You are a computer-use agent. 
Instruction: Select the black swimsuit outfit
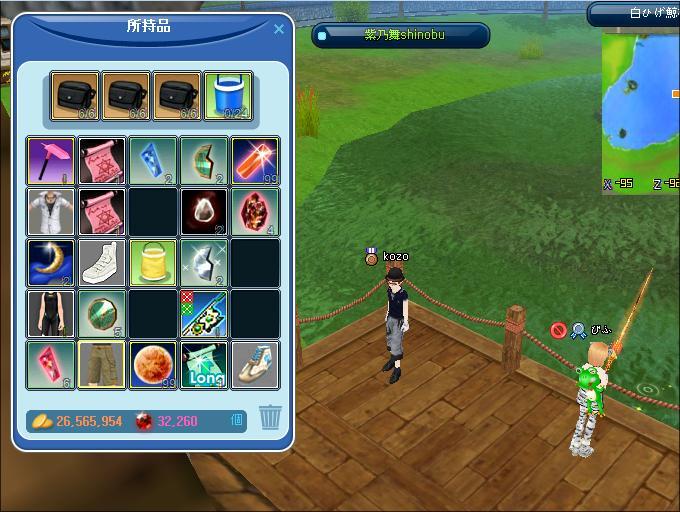(x=51, y=315)
